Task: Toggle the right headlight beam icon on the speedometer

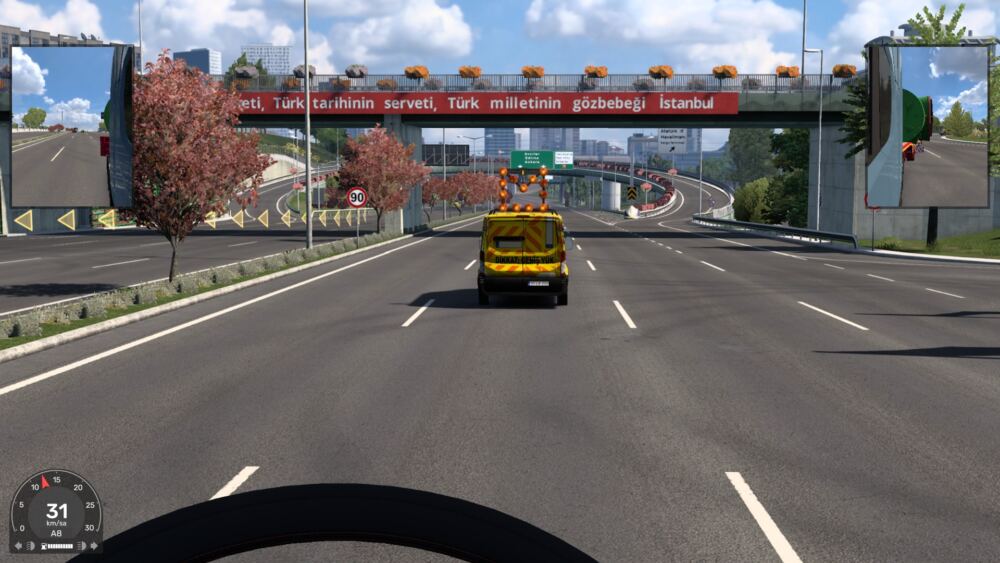Action: [x=81, y=546]
